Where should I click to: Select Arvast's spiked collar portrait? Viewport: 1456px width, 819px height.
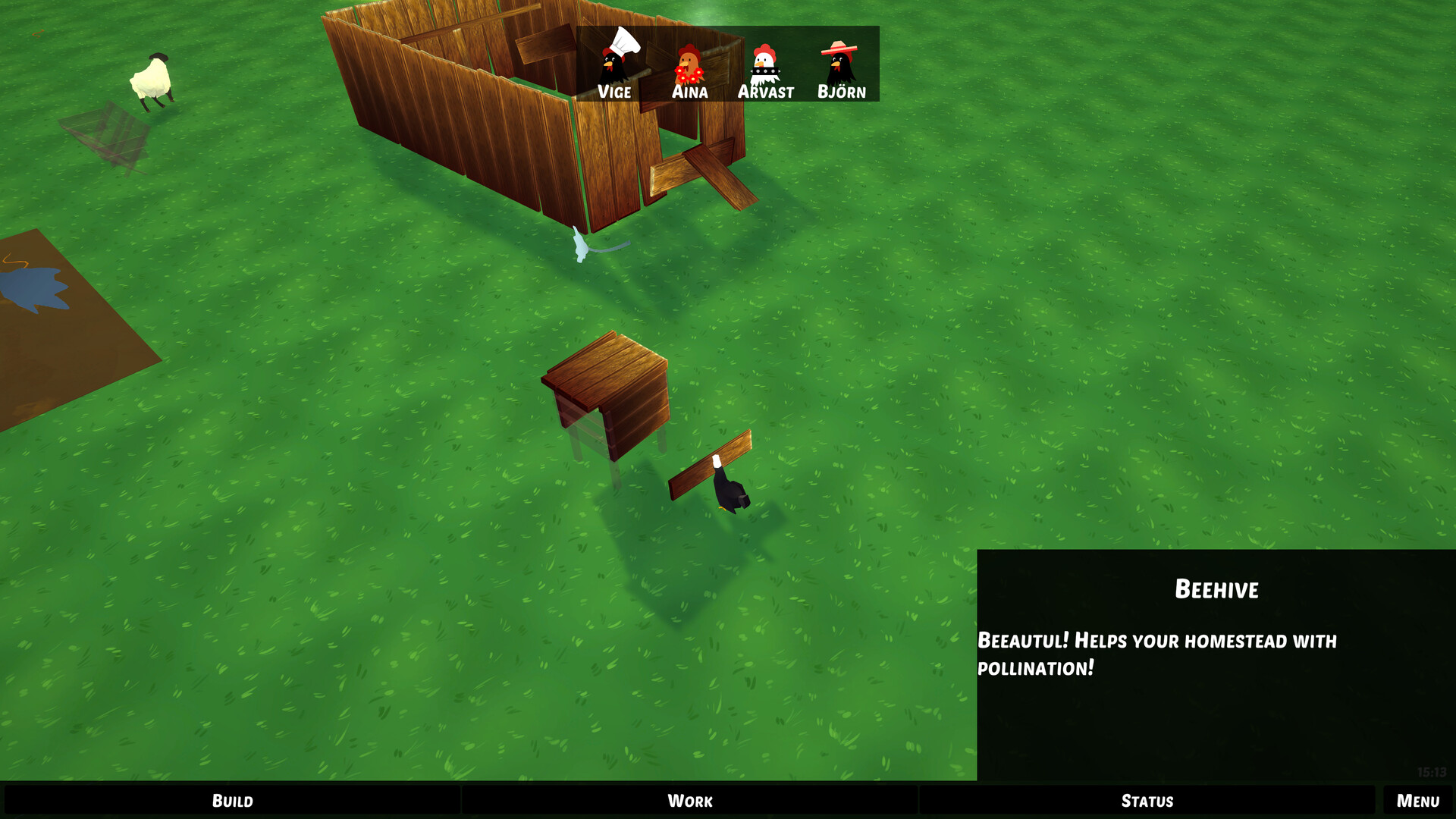coord(766,64)
